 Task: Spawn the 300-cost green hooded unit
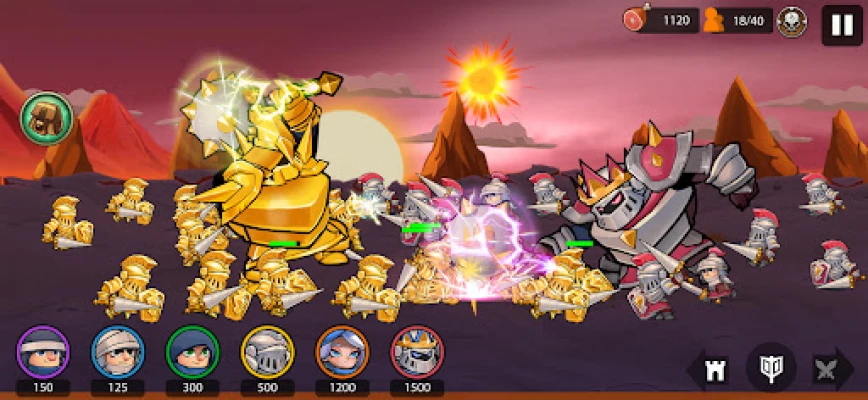(x=192, y=352)
